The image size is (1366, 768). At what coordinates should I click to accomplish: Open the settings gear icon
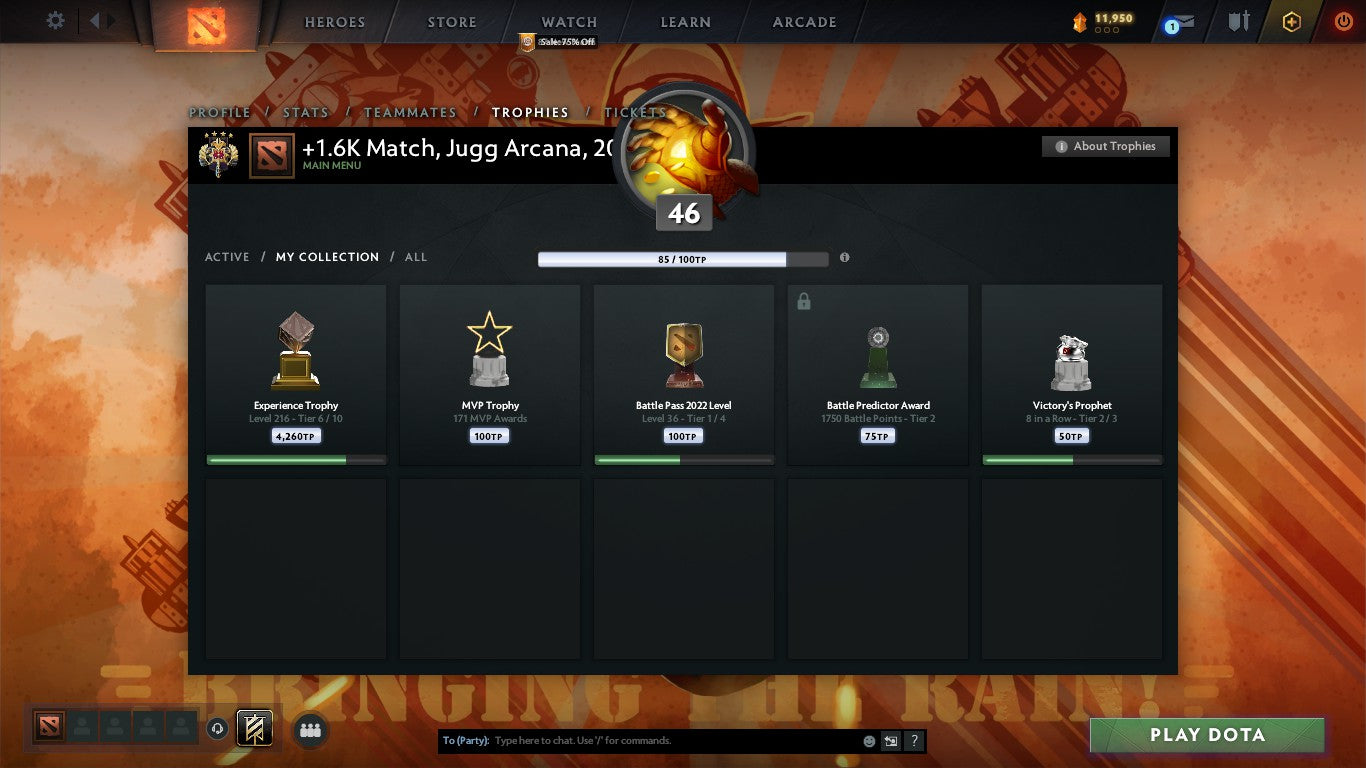[x=55, y=20]
